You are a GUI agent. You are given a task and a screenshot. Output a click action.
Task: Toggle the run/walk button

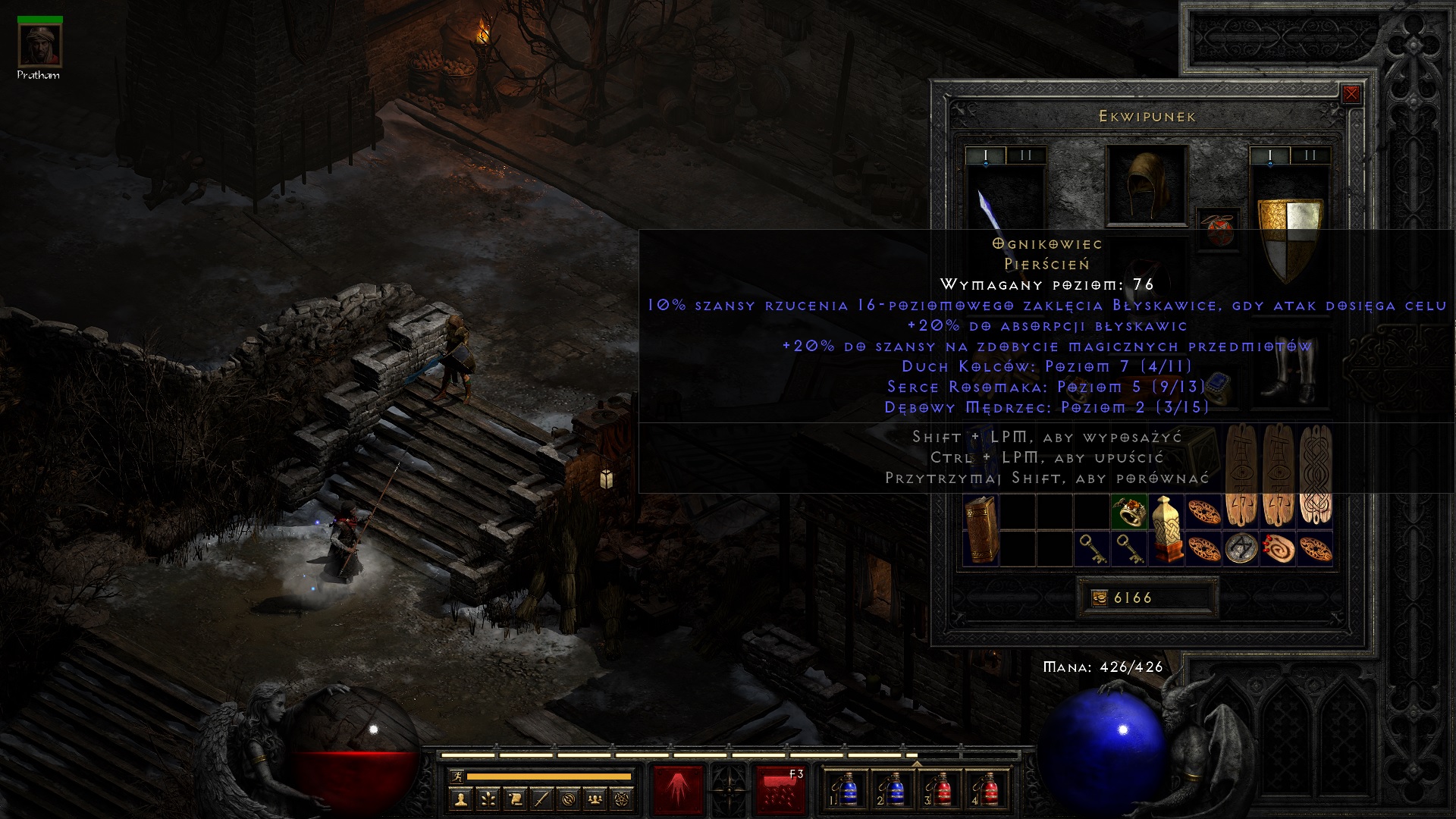457,776
